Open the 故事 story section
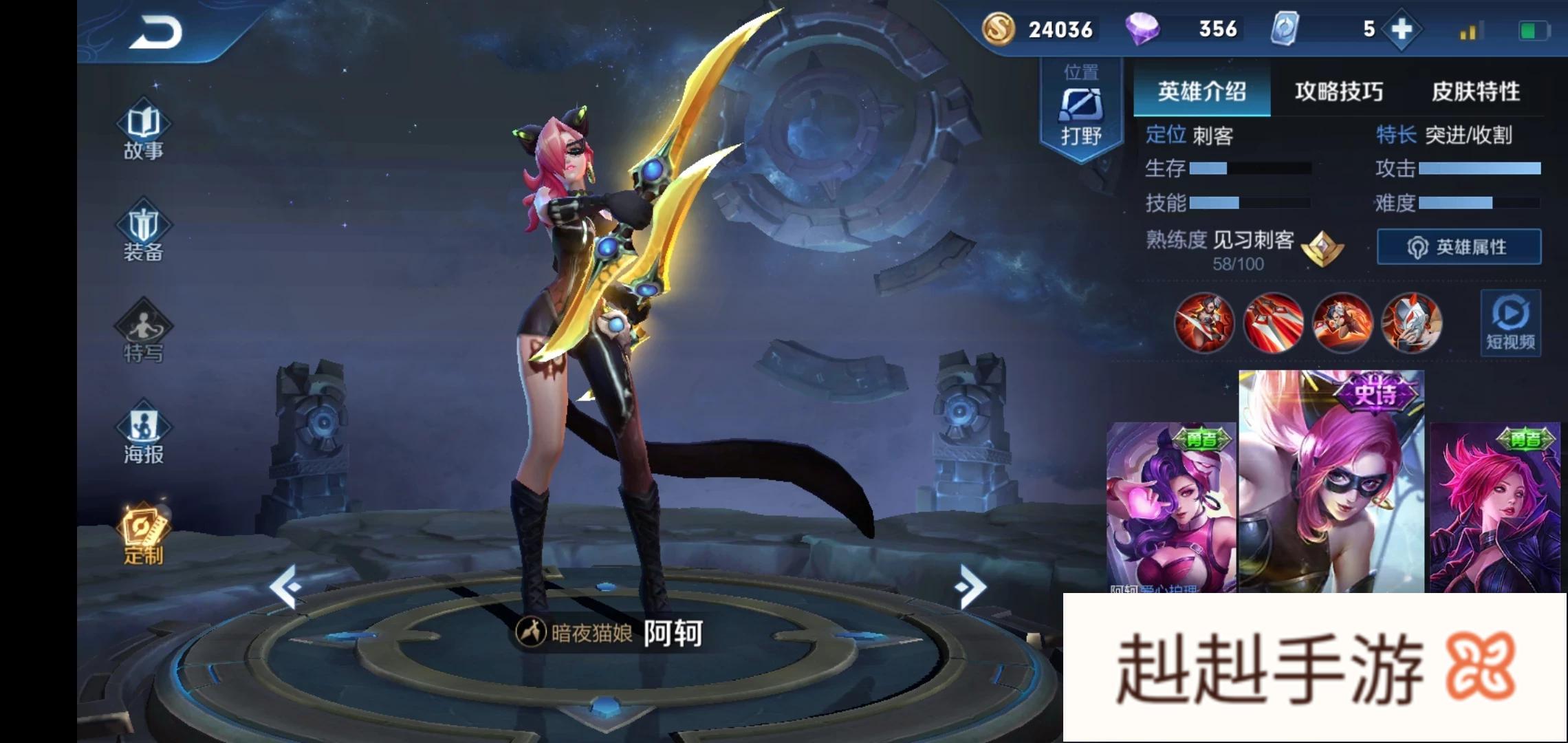Screen dimensions: 1568x743 tap(144, 132)
